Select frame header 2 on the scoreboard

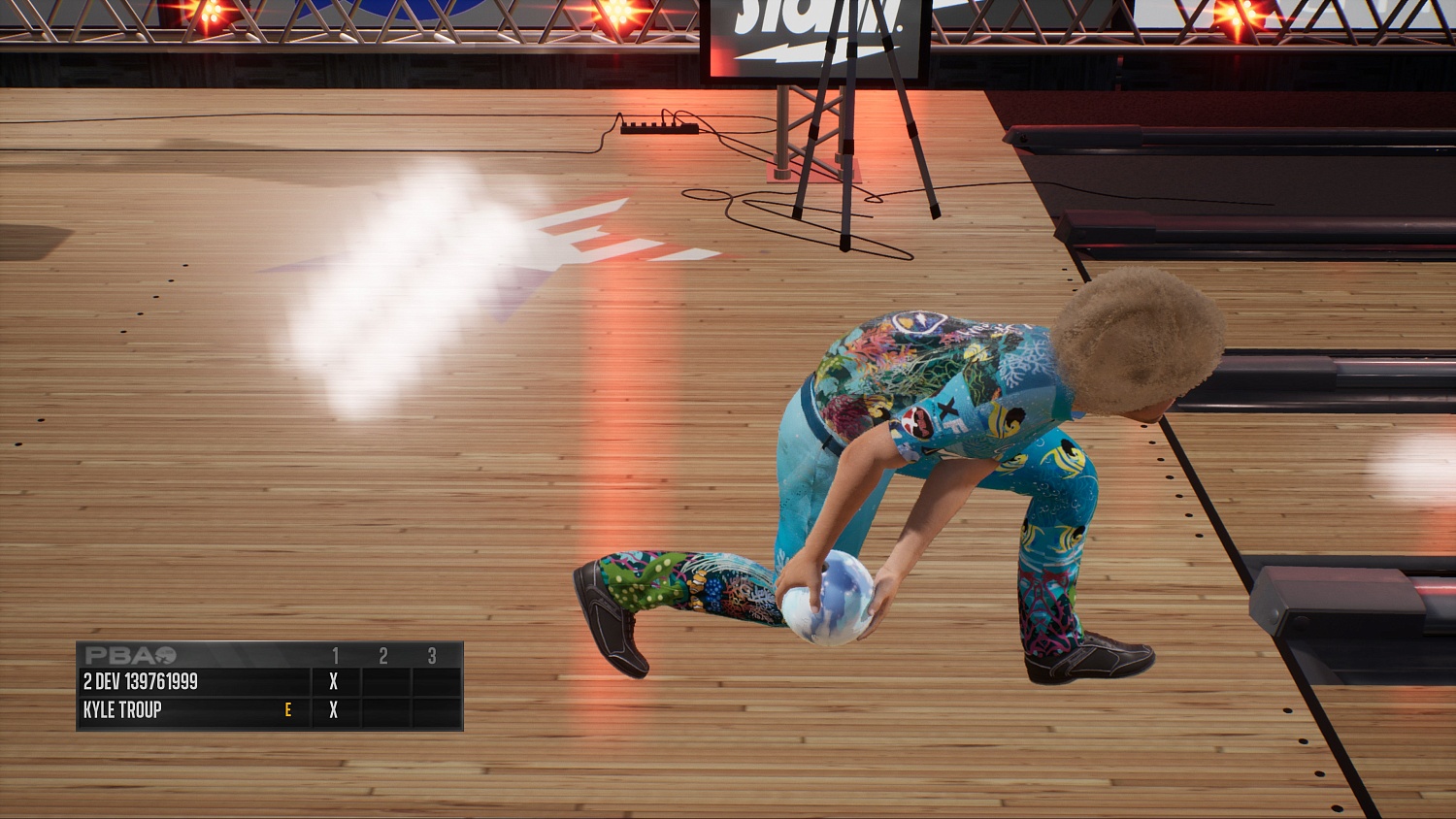[382, 656]
